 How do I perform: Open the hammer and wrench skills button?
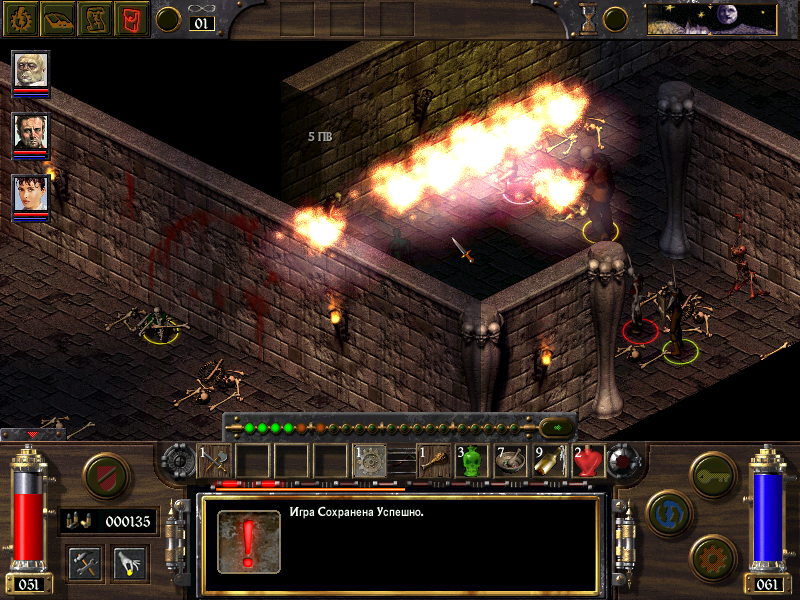pyautogui.click(x=84, y=561)
